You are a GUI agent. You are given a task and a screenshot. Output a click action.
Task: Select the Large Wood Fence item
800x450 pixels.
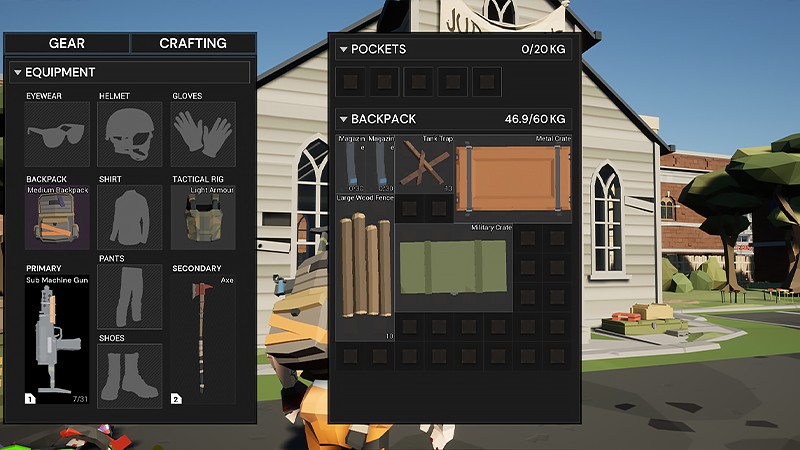click(x=364, y=270)
